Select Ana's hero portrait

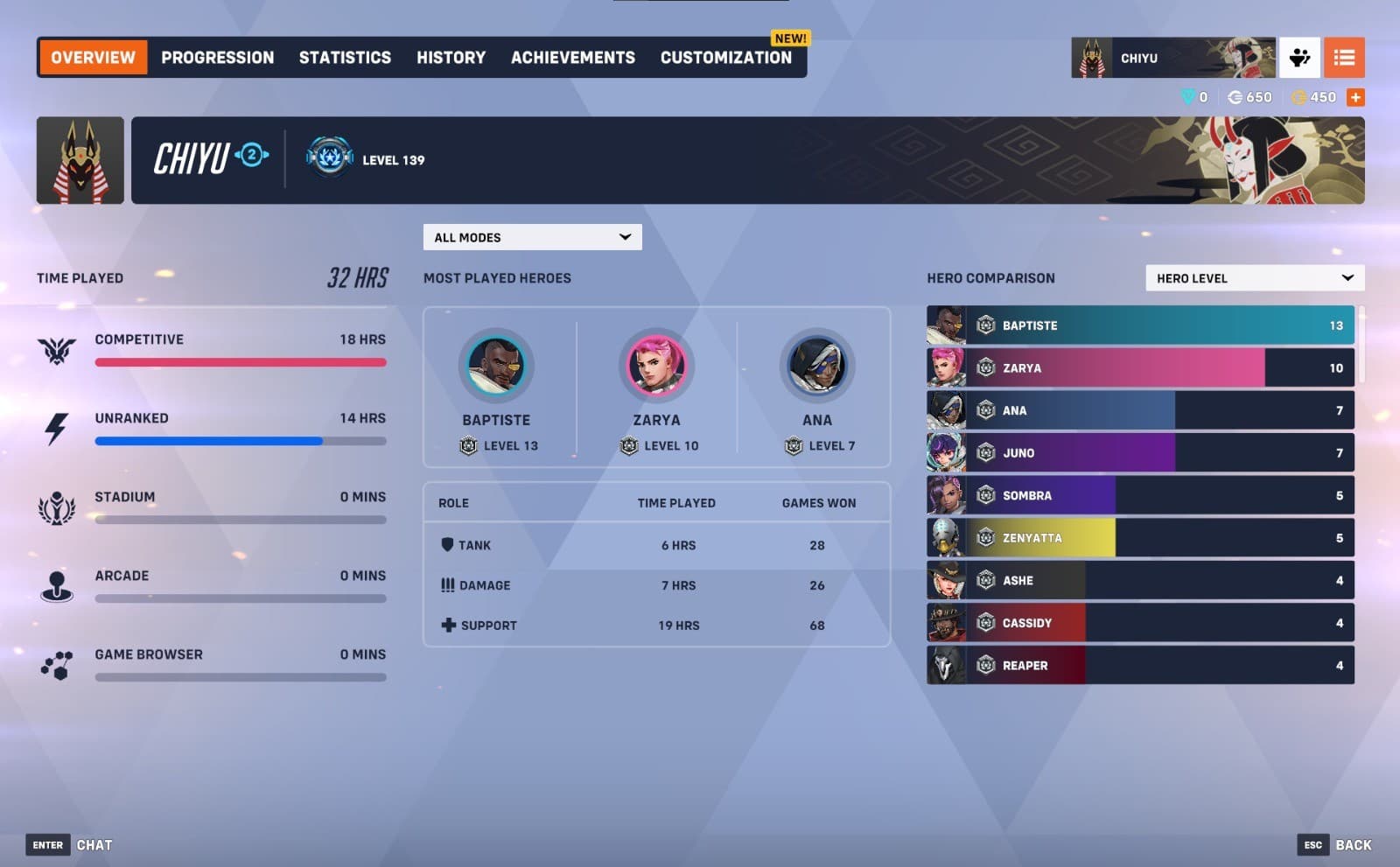point(816,368)
